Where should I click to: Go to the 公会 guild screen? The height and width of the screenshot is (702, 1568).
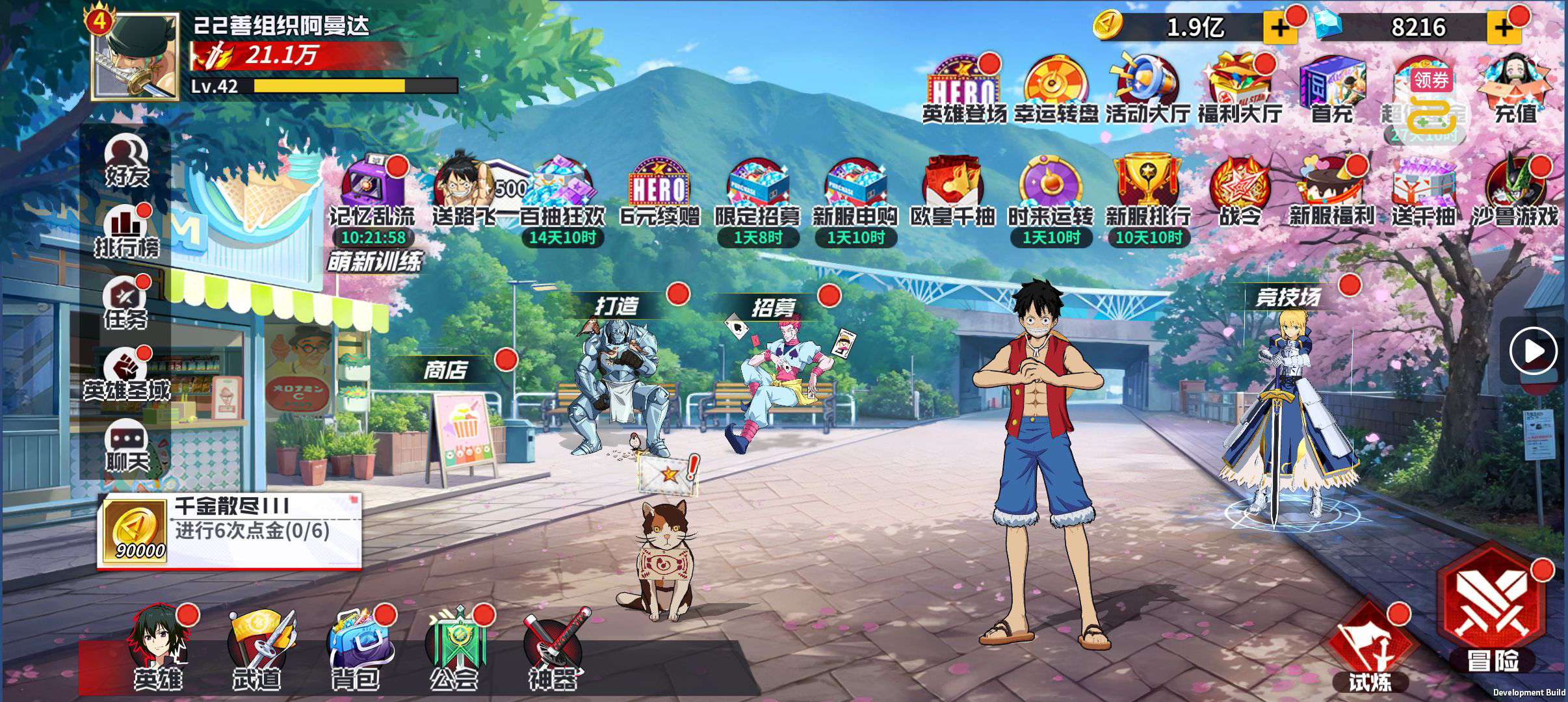454,649
